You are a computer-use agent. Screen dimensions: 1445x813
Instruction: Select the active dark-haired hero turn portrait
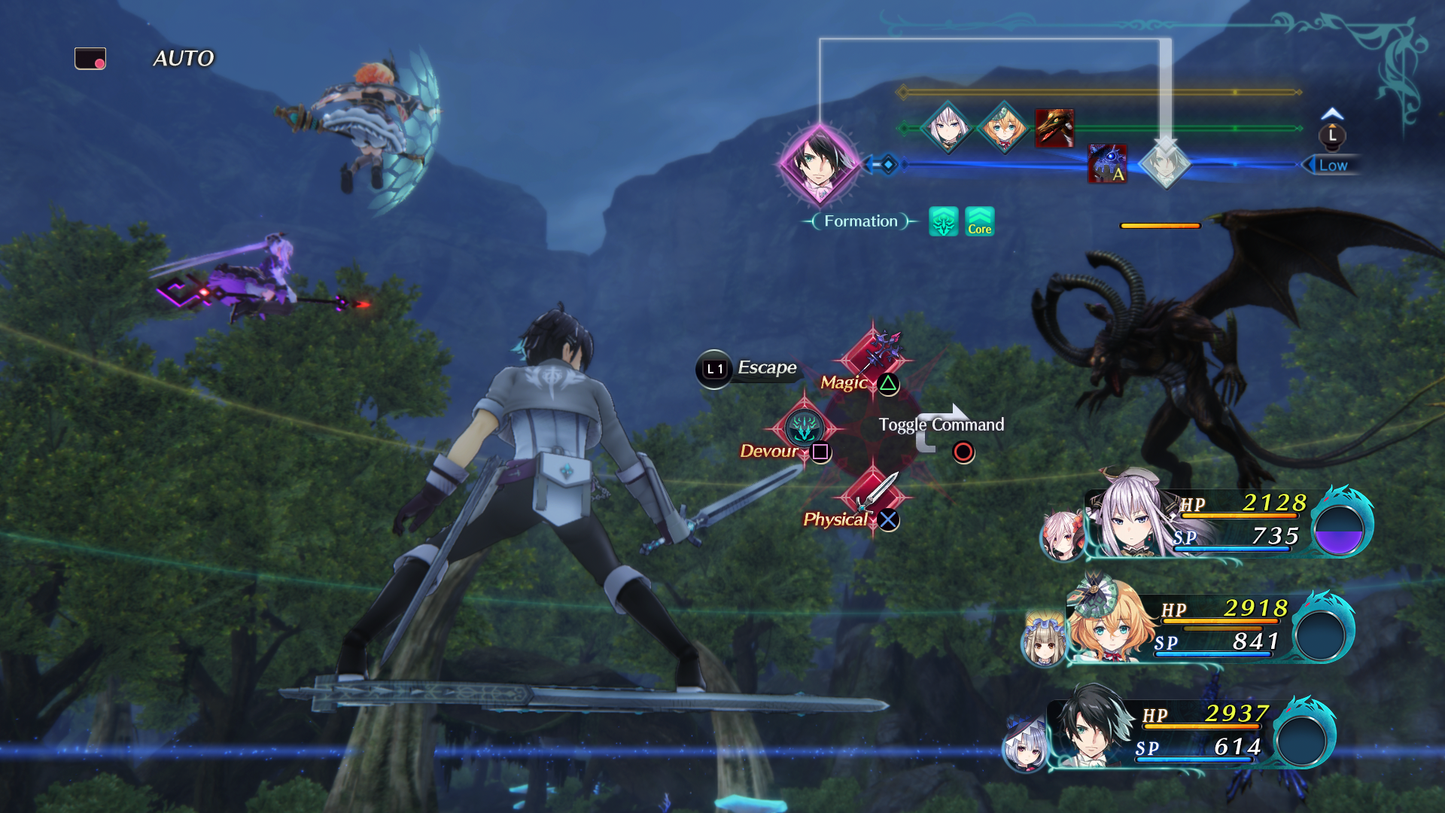point(820,163)
